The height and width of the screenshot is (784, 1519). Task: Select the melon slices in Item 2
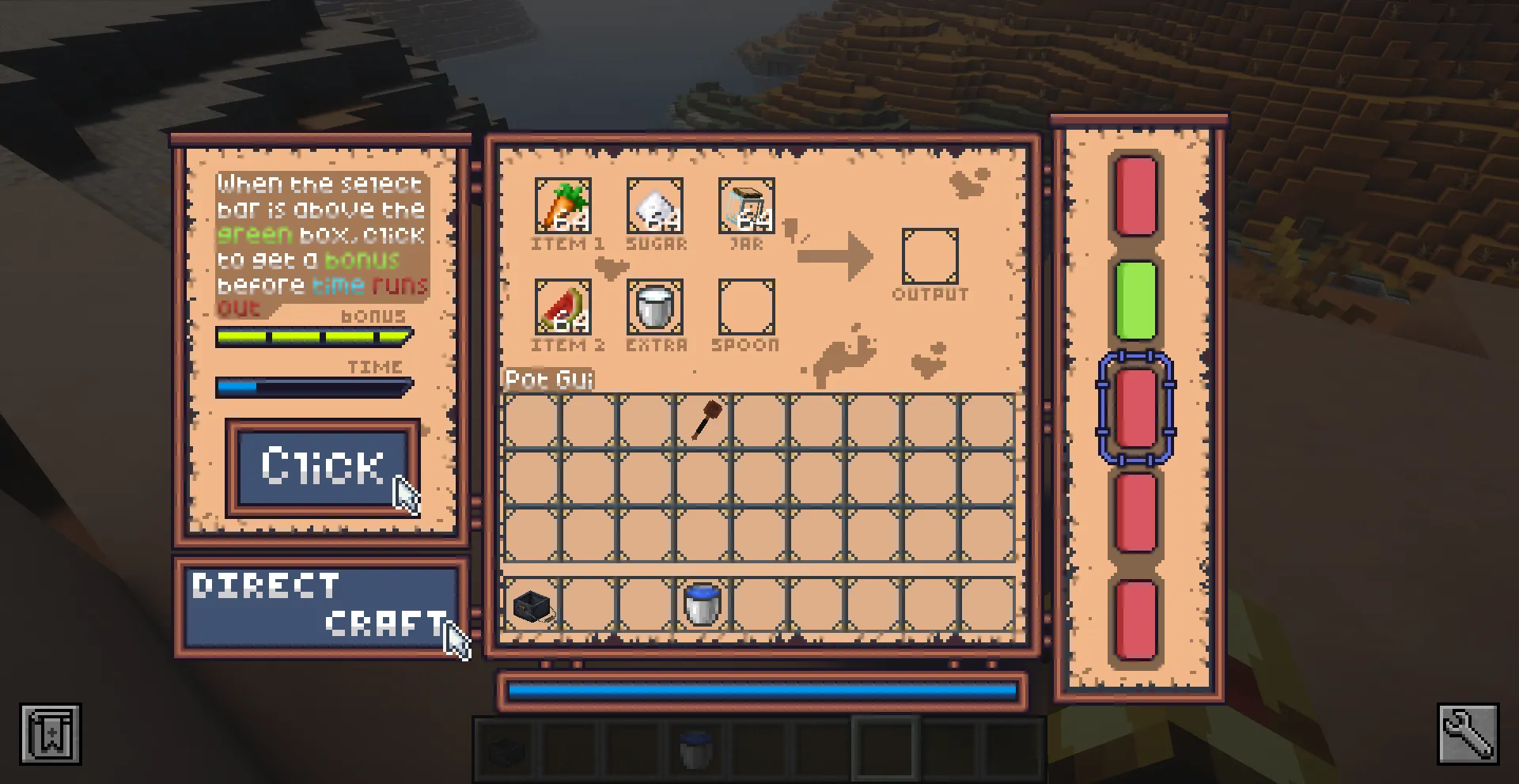coord(564,309)
